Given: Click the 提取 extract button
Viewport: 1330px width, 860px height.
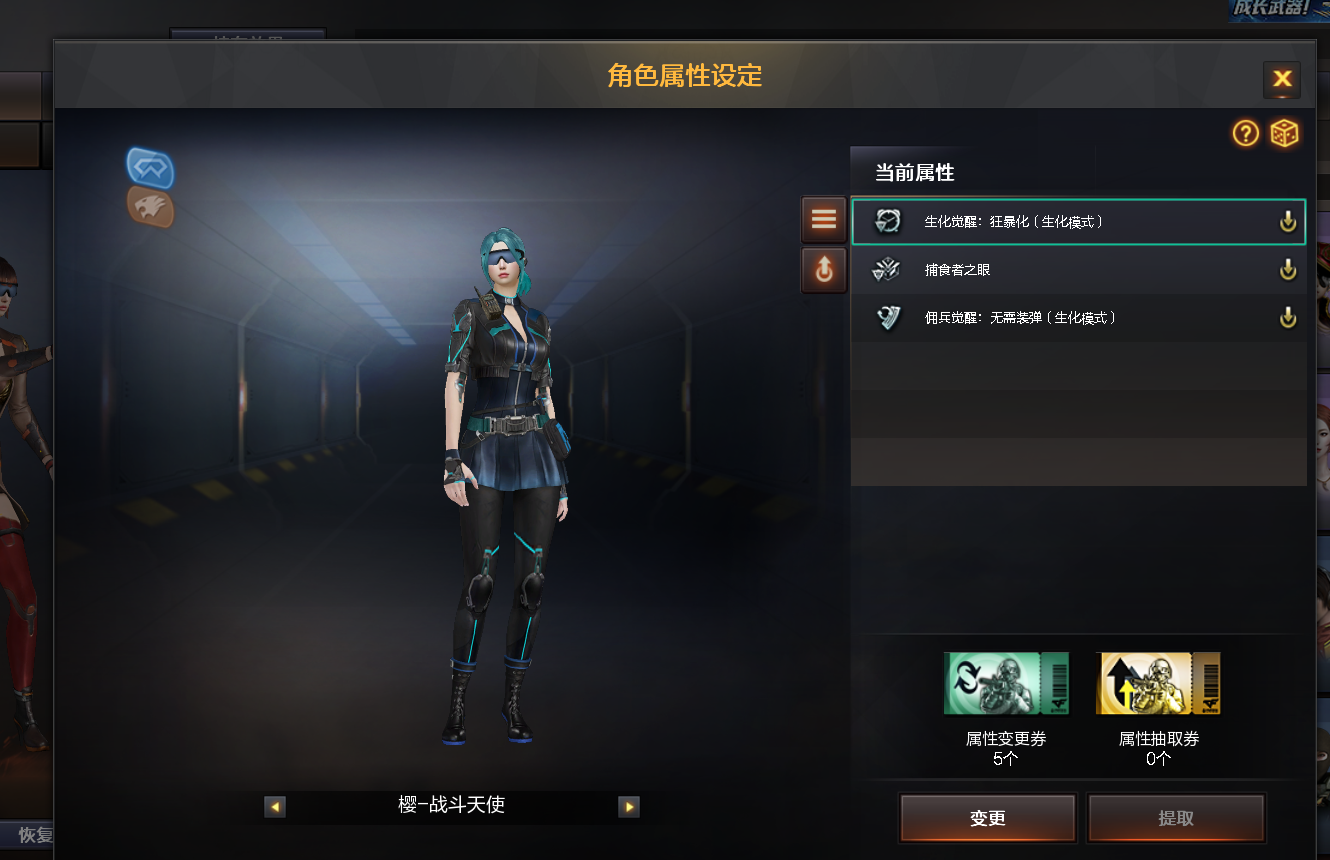Looking at the screenshot, I should pyautogui.click(x=1176, y=819).
